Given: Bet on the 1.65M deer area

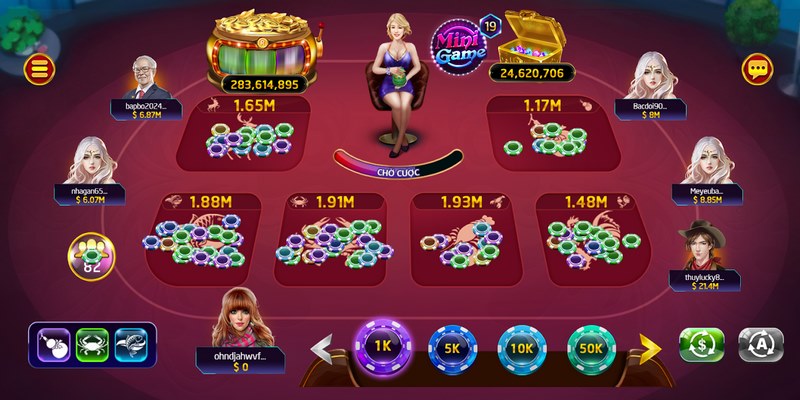Looking at the screenshot, I should click(250, 135).
